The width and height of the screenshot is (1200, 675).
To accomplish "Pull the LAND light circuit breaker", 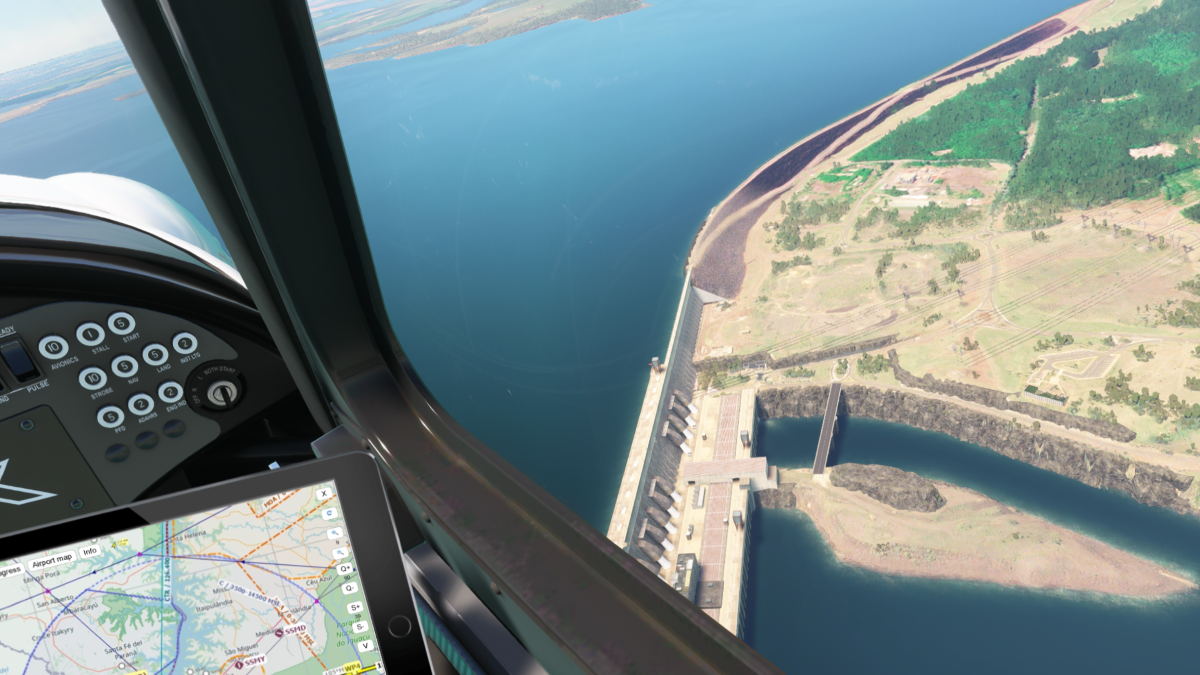I will pyautogui.click(x=155, y=354).
